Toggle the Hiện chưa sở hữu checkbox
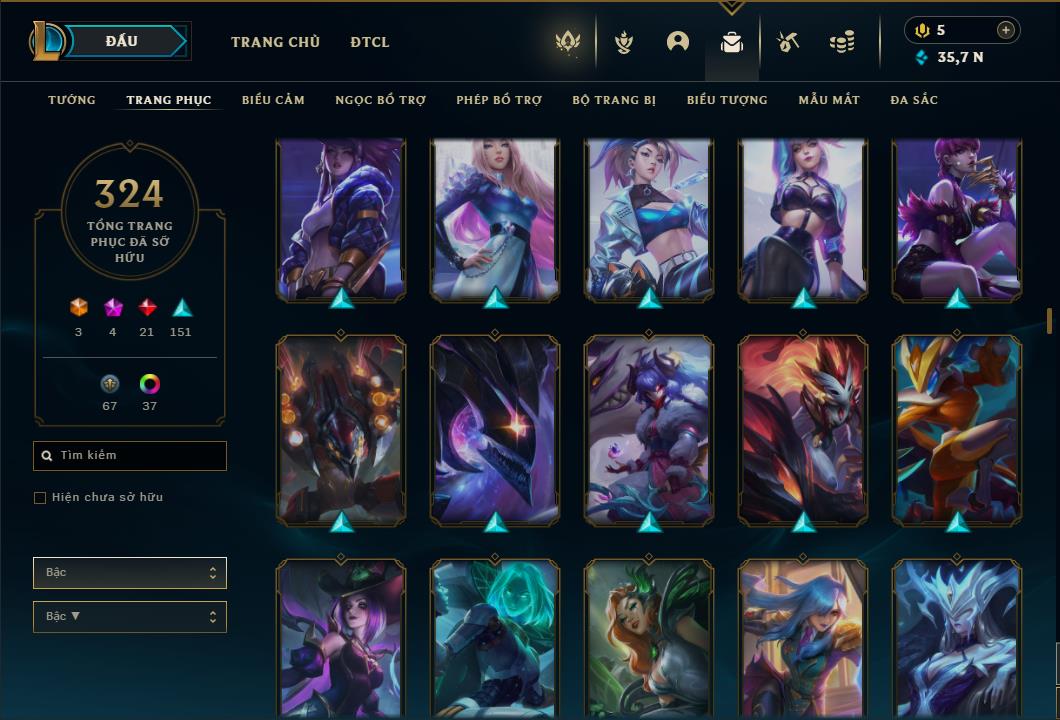Image resolution: width=1060 pixels, height=720 pixels. (40, 498)
